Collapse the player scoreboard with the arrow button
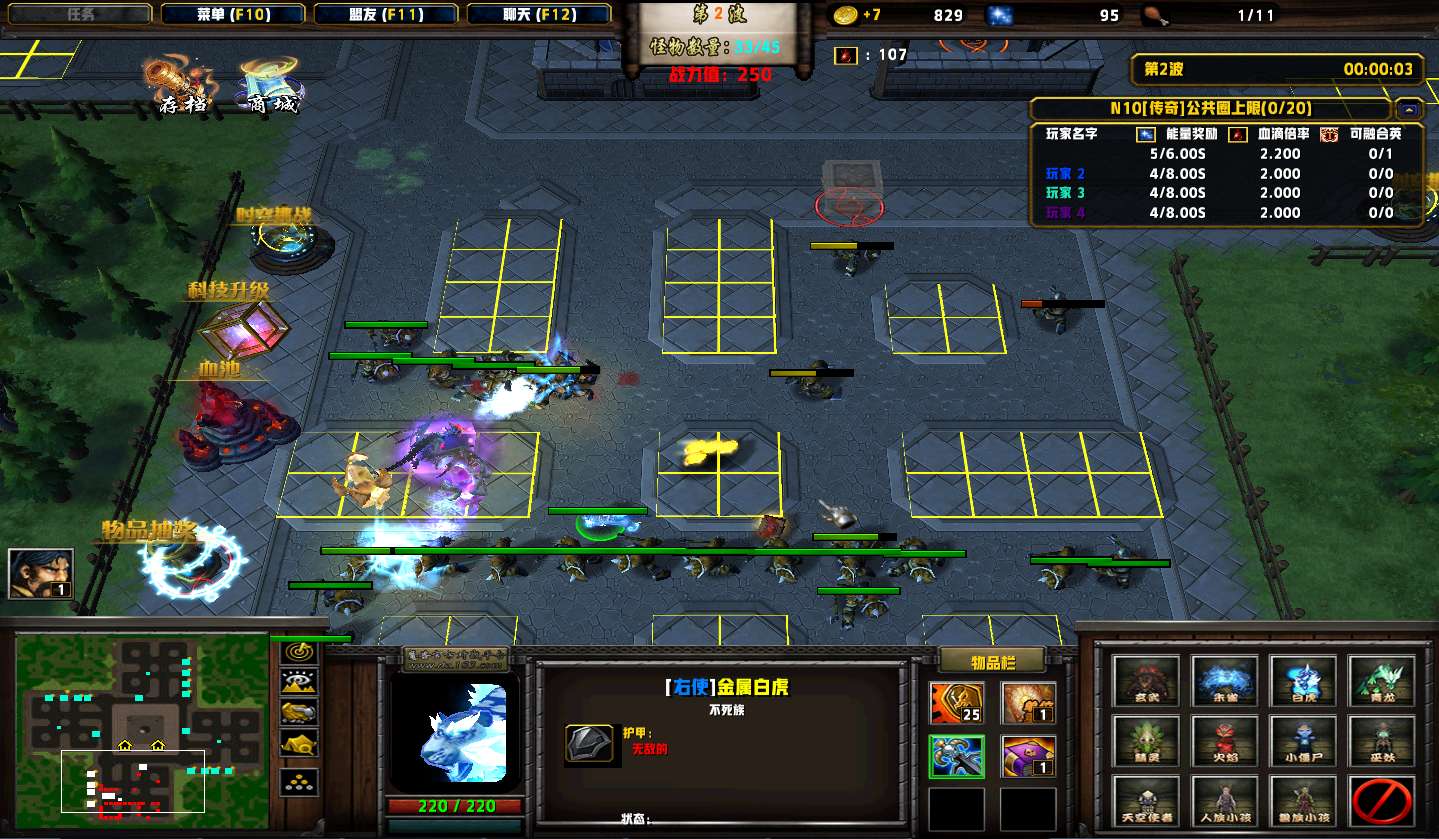 coord(1409,109)
